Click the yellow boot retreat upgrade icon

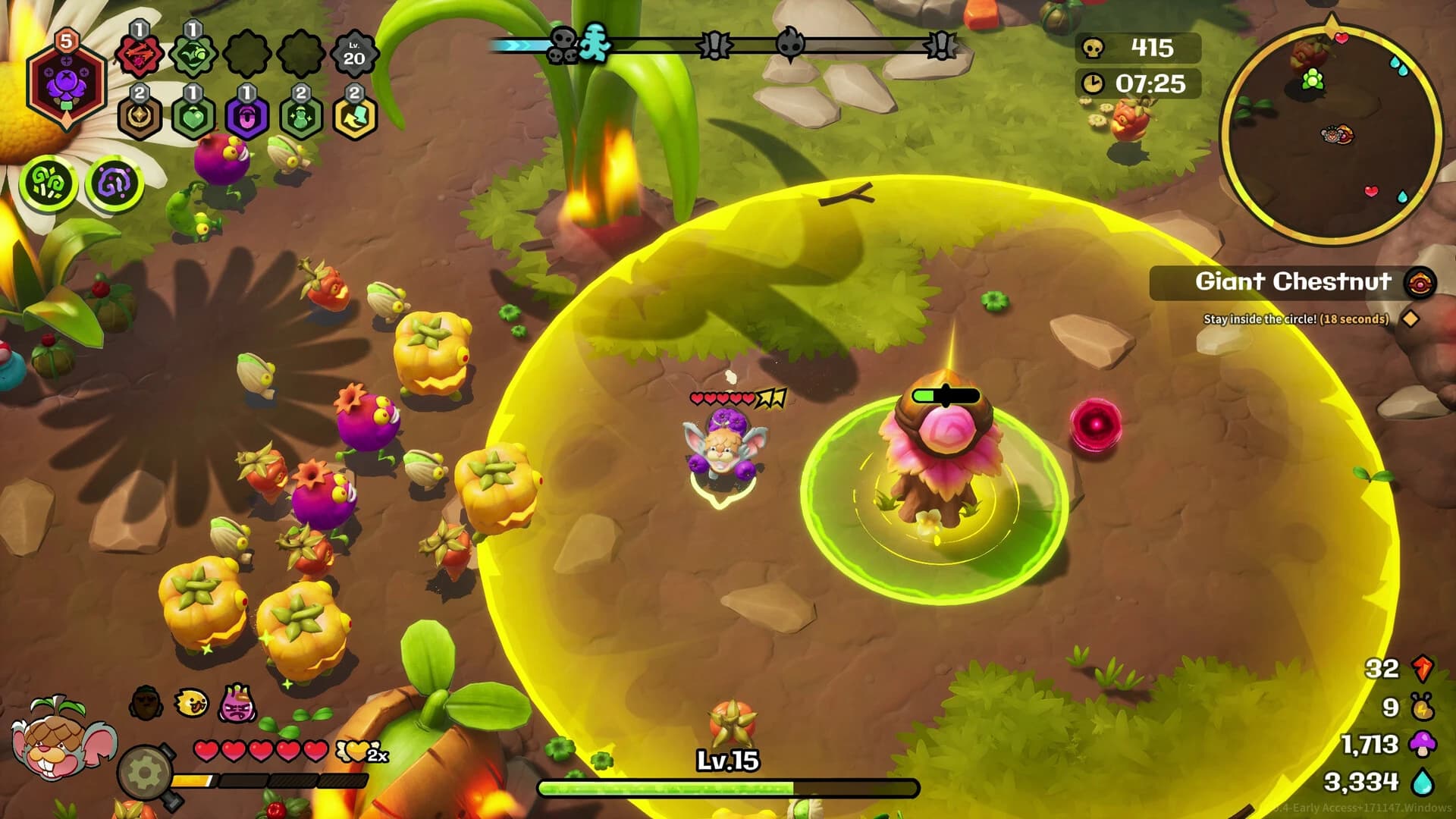356,117
